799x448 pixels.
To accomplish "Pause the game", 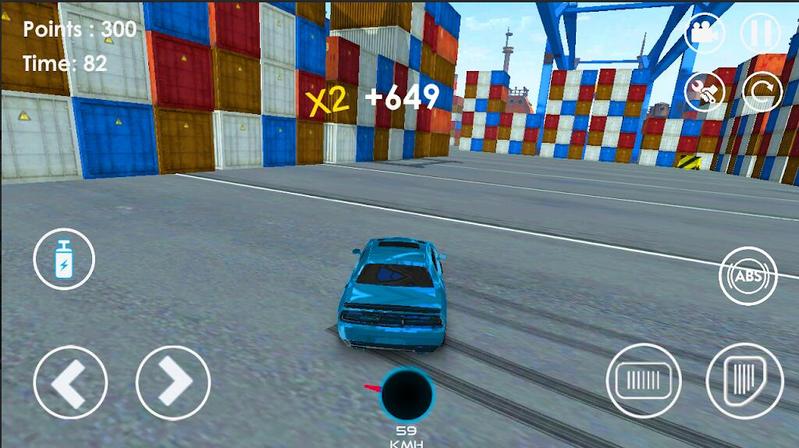I will pos(760,32).
